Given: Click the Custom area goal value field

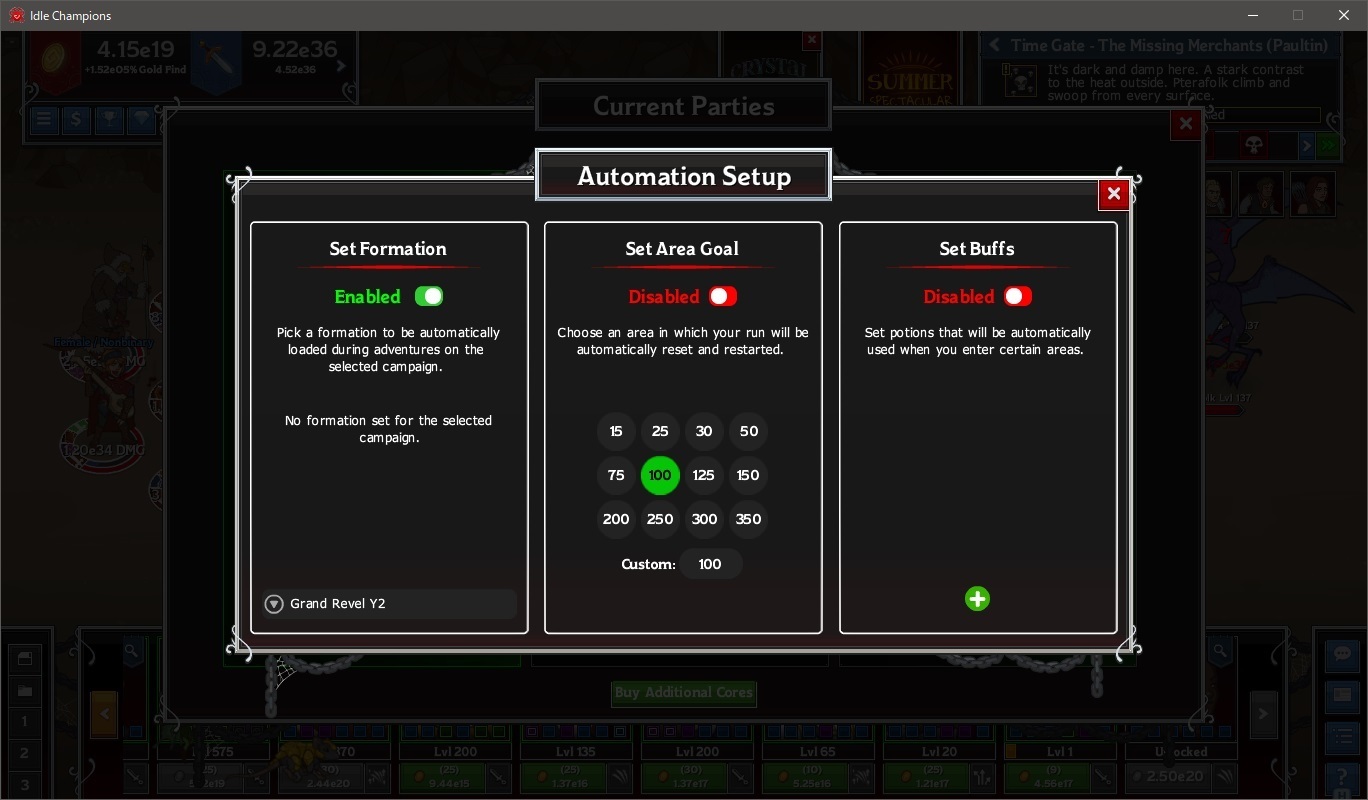Looking at the screenshot, I should coord(710,564).
